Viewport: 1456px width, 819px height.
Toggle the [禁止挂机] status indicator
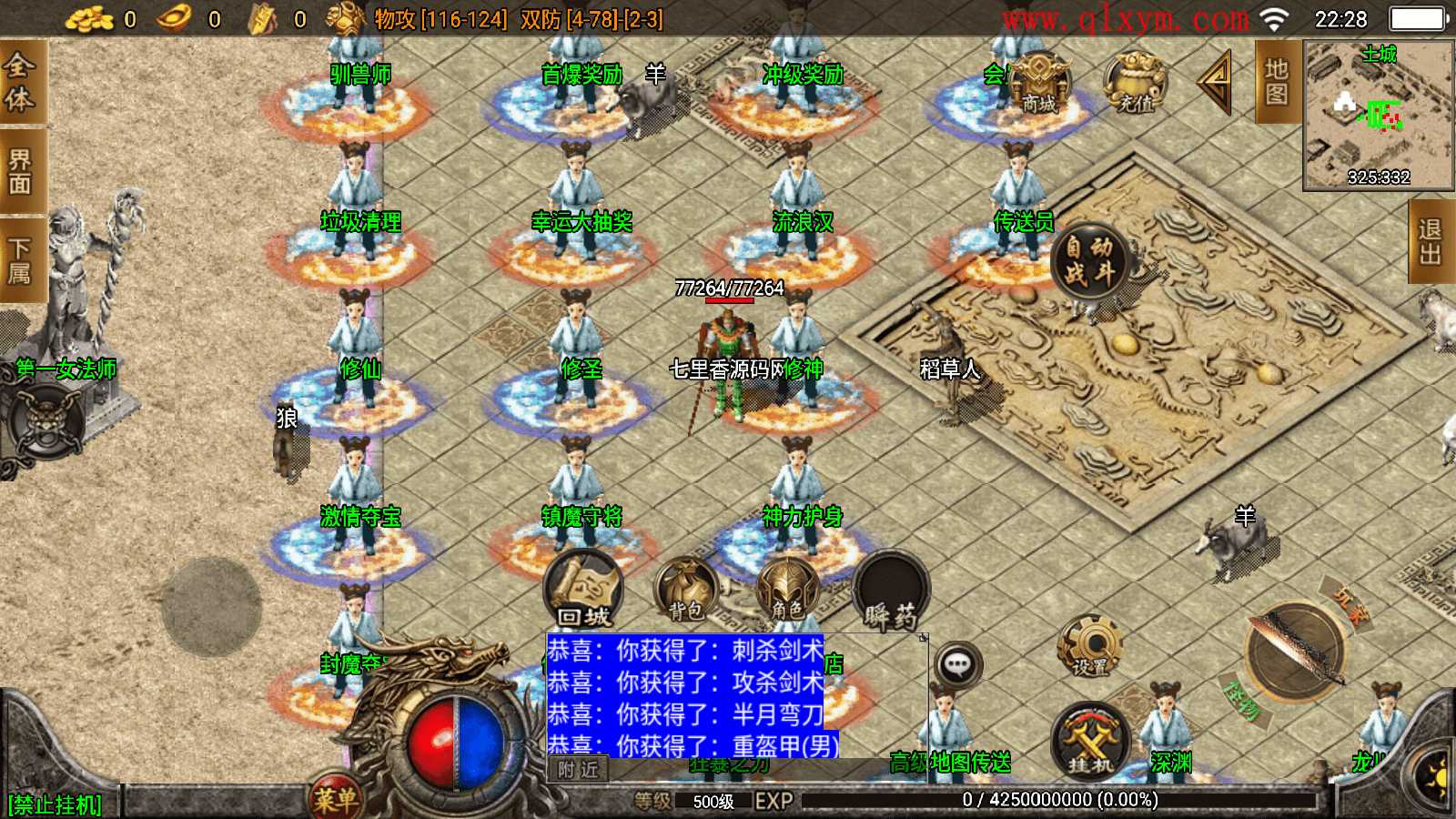pos(55,803)
